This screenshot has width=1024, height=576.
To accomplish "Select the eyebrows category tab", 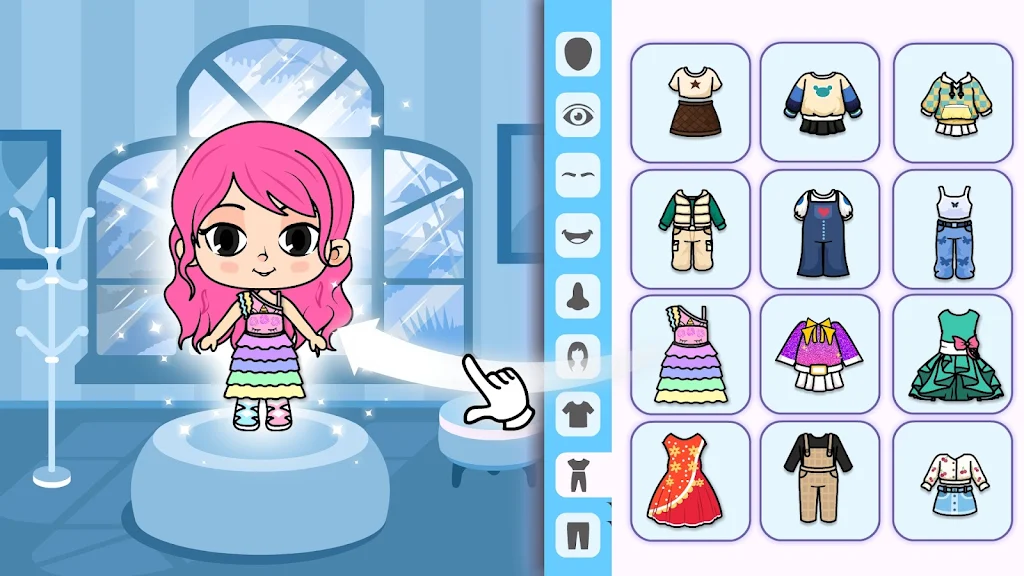I will click(x=578, y=174).
